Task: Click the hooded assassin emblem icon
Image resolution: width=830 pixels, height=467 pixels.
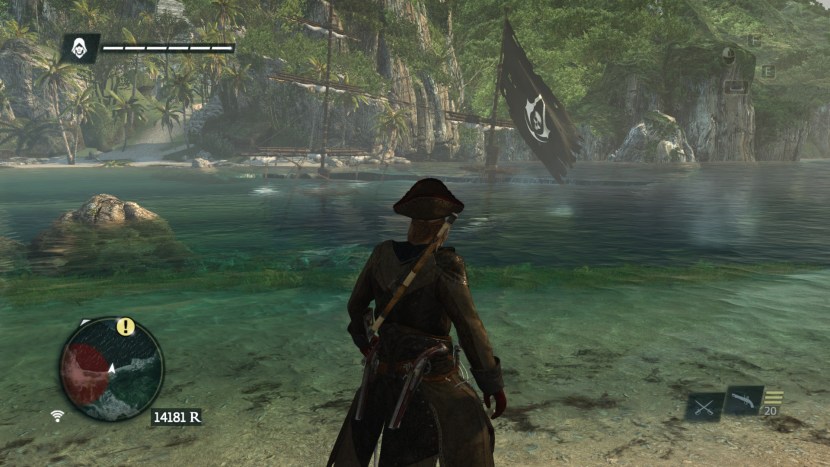Action: pyautogui.click(x=80, y=48)
